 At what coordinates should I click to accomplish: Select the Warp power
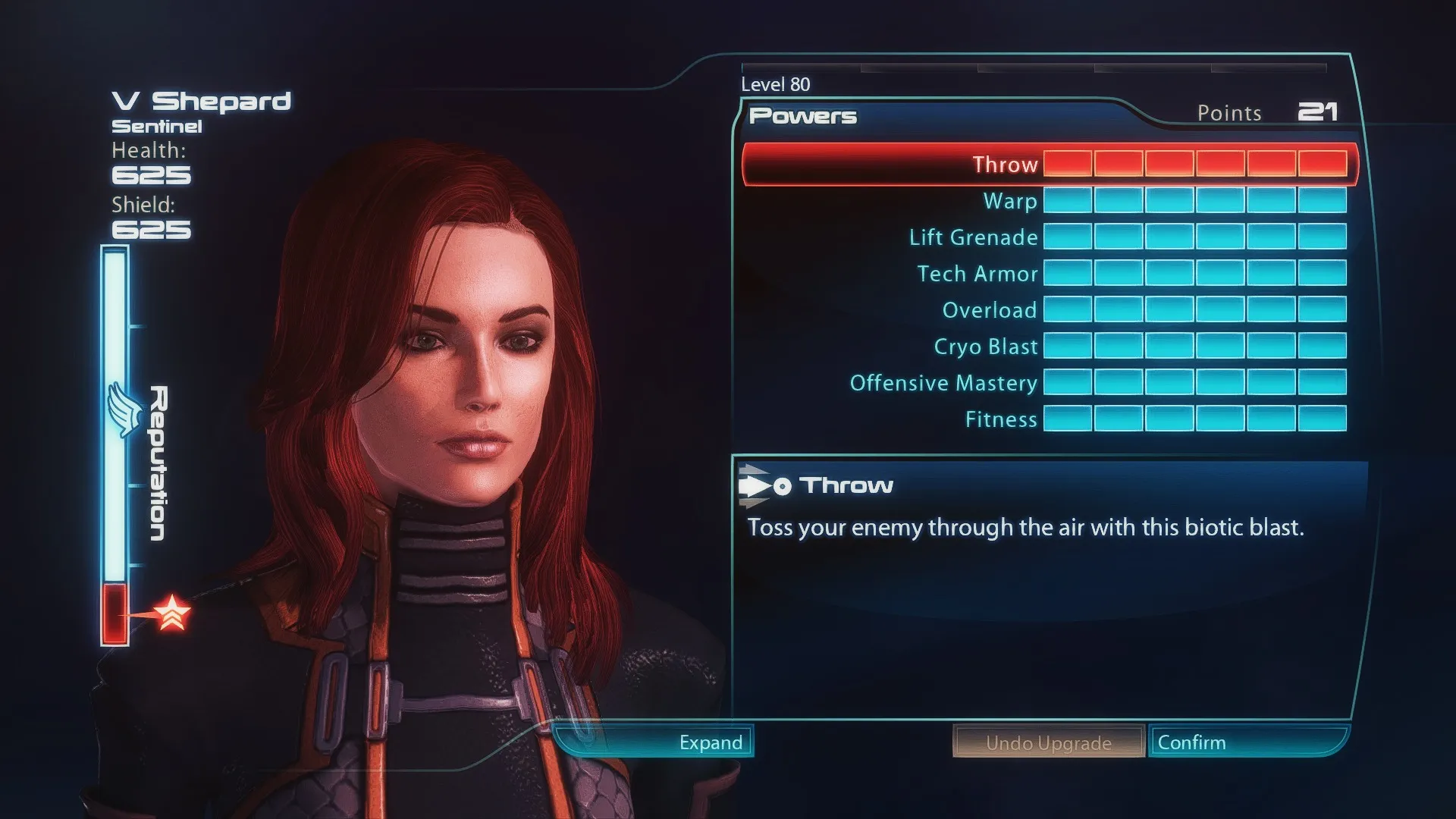pos(1009,201)
